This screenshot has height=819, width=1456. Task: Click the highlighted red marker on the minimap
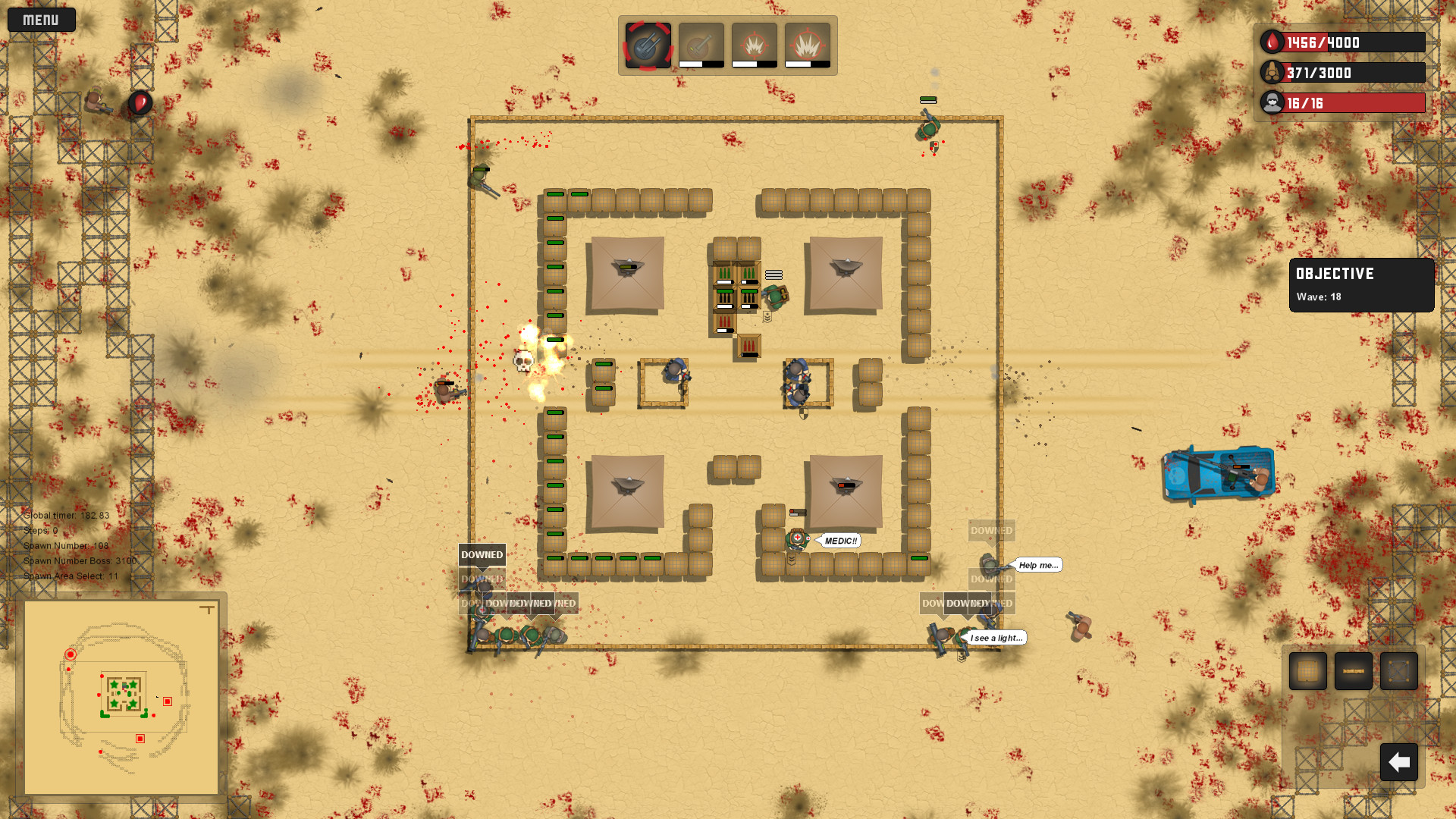[70, 653]
